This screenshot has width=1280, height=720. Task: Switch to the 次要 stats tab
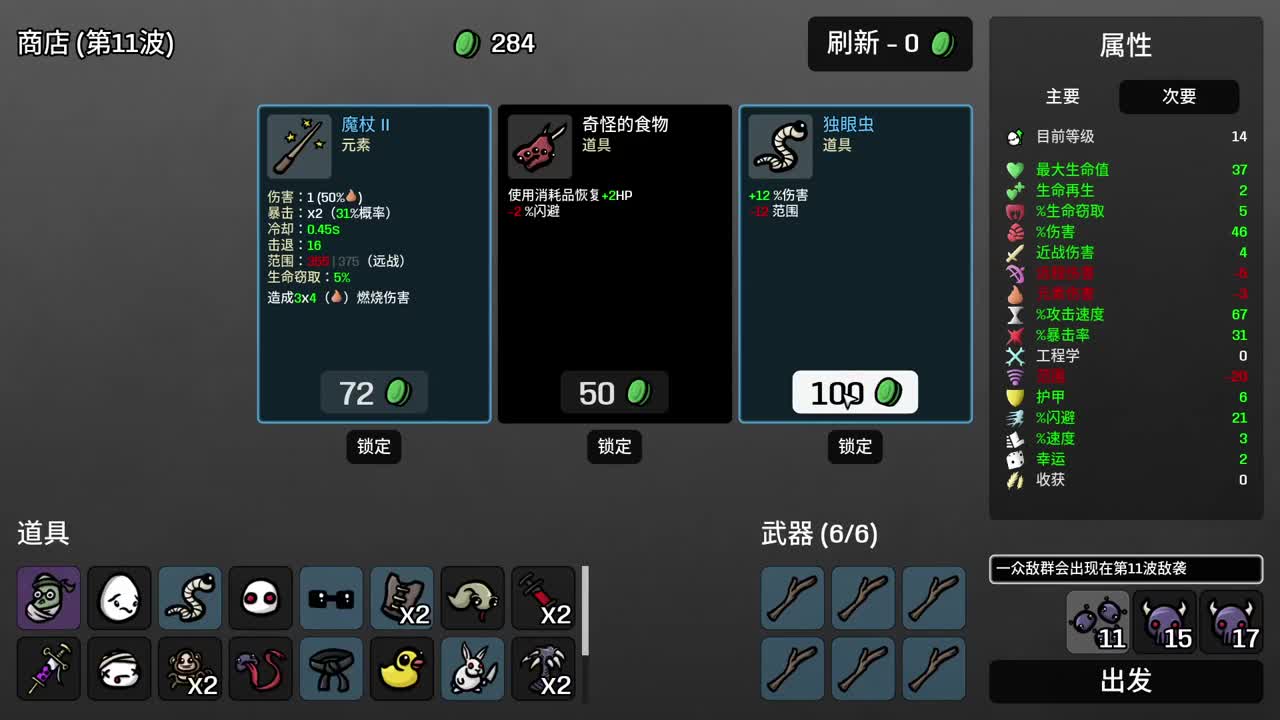pyautogui.click(x=1179, y=97)
